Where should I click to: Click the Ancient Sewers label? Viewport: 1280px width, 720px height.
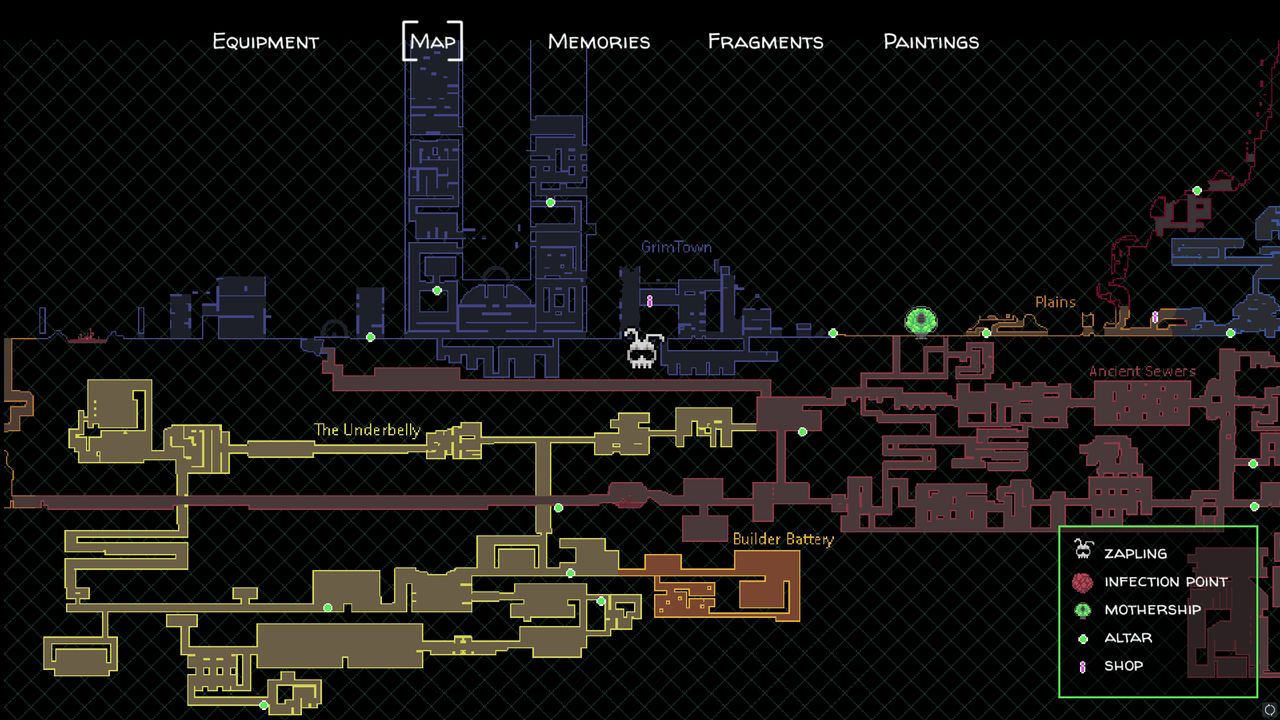1143,371
